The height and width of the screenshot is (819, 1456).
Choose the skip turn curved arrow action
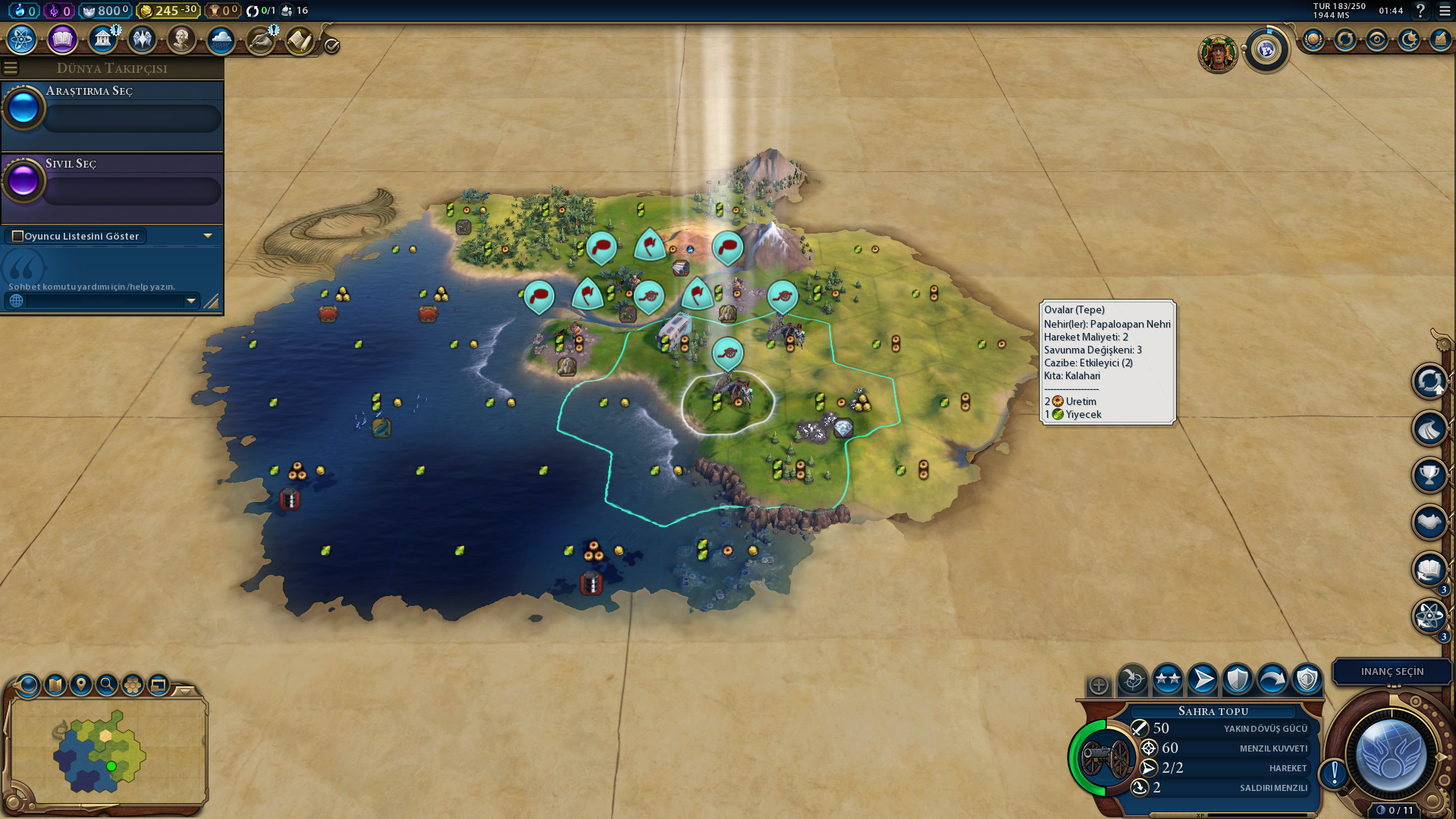(x=1272, y=679)
